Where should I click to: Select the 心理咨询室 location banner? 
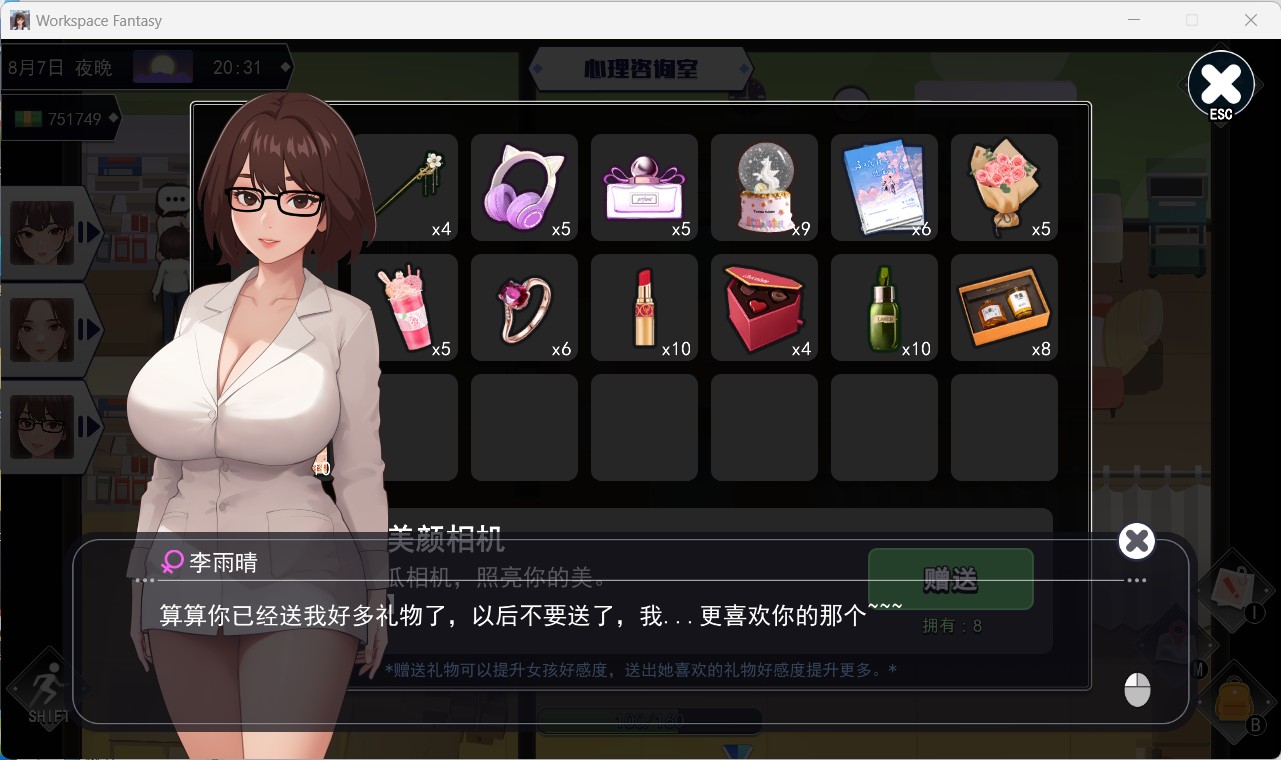640,68
